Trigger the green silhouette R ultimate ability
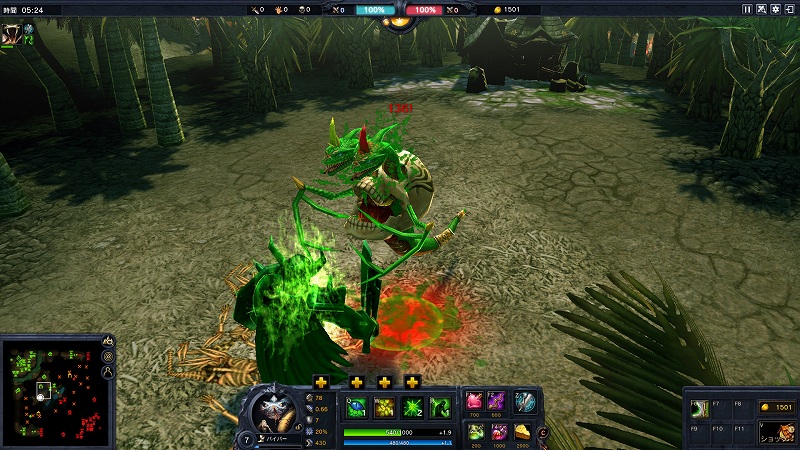800x450 pixels. [x=440, y=407]
